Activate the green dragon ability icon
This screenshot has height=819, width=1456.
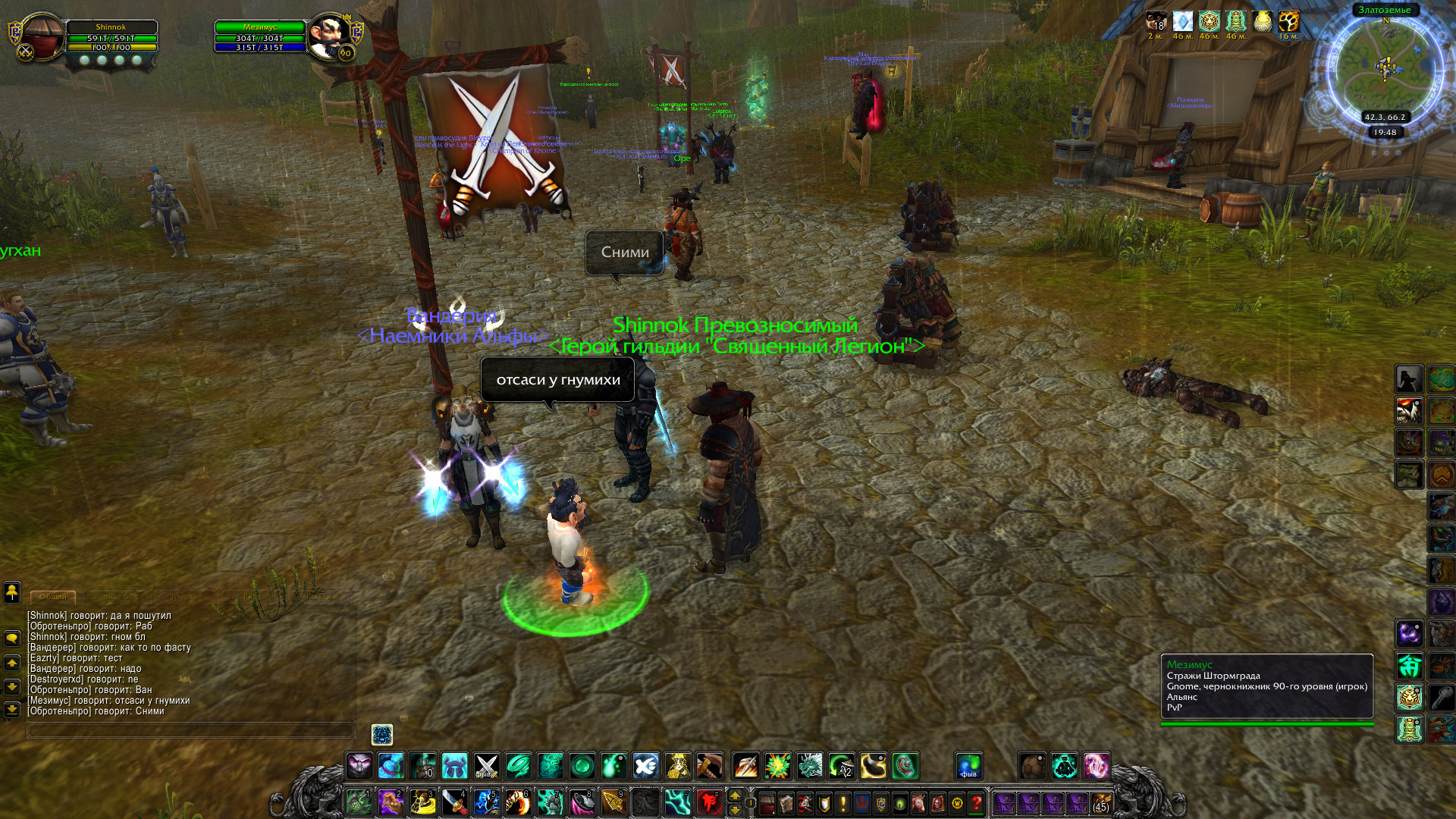point(809,766)
